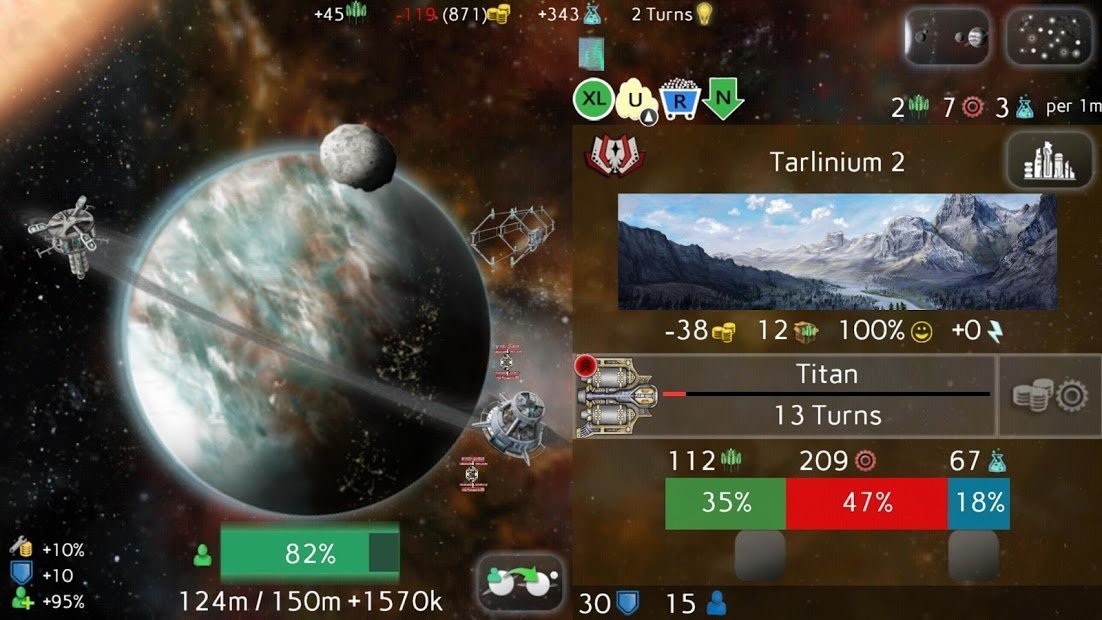The height and width of the screenshot is (620, 1102).
Task: Click the research lightbulb turns indicator
Action: coord(672,14)
